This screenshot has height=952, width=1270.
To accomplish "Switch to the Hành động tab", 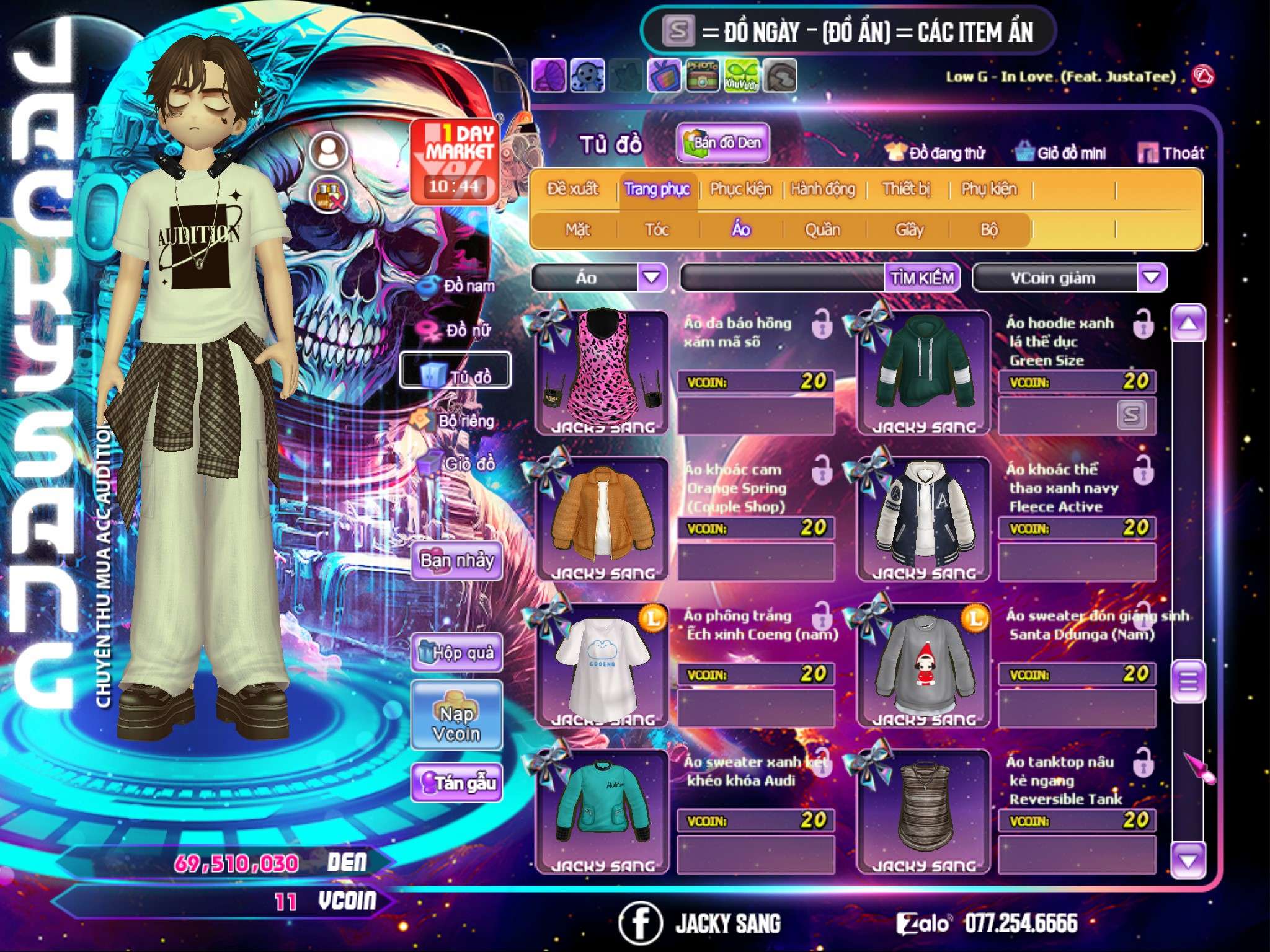I will pyautogui.click(x=822, y=188).
